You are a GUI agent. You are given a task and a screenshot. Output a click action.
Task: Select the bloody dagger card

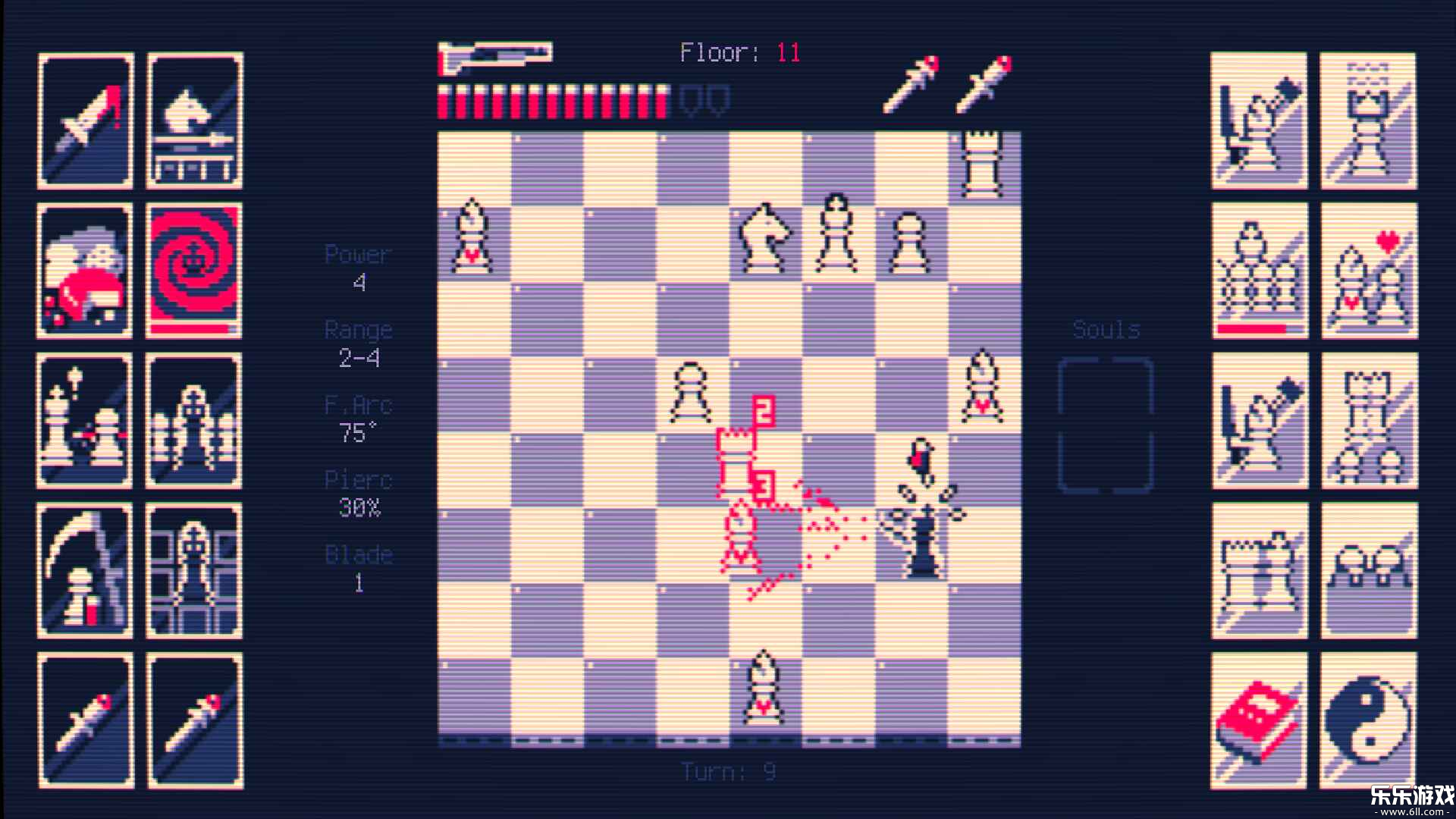[x=83, y=118]
